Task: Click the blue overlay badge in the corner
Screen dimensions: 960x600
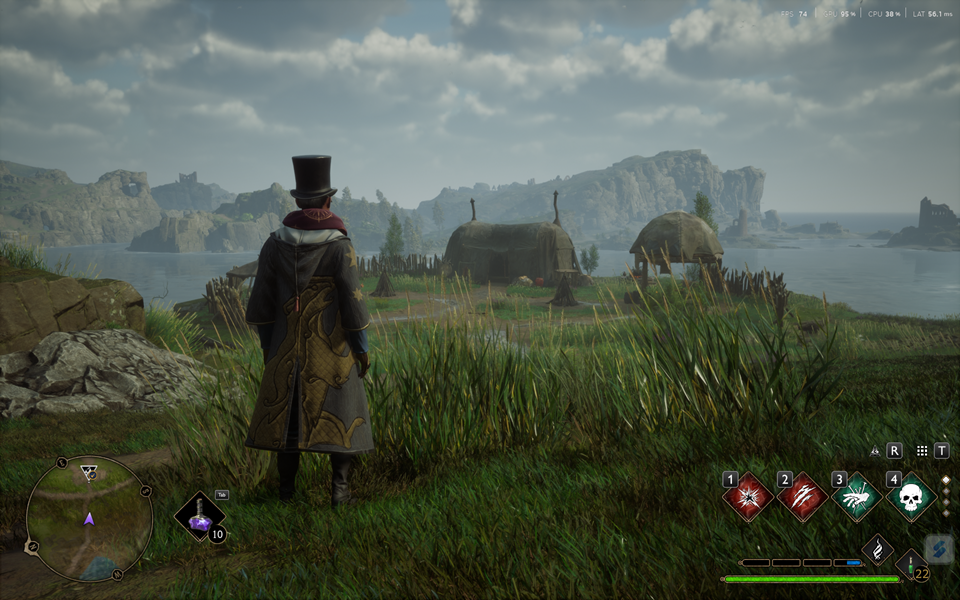Action: point(939,549)
